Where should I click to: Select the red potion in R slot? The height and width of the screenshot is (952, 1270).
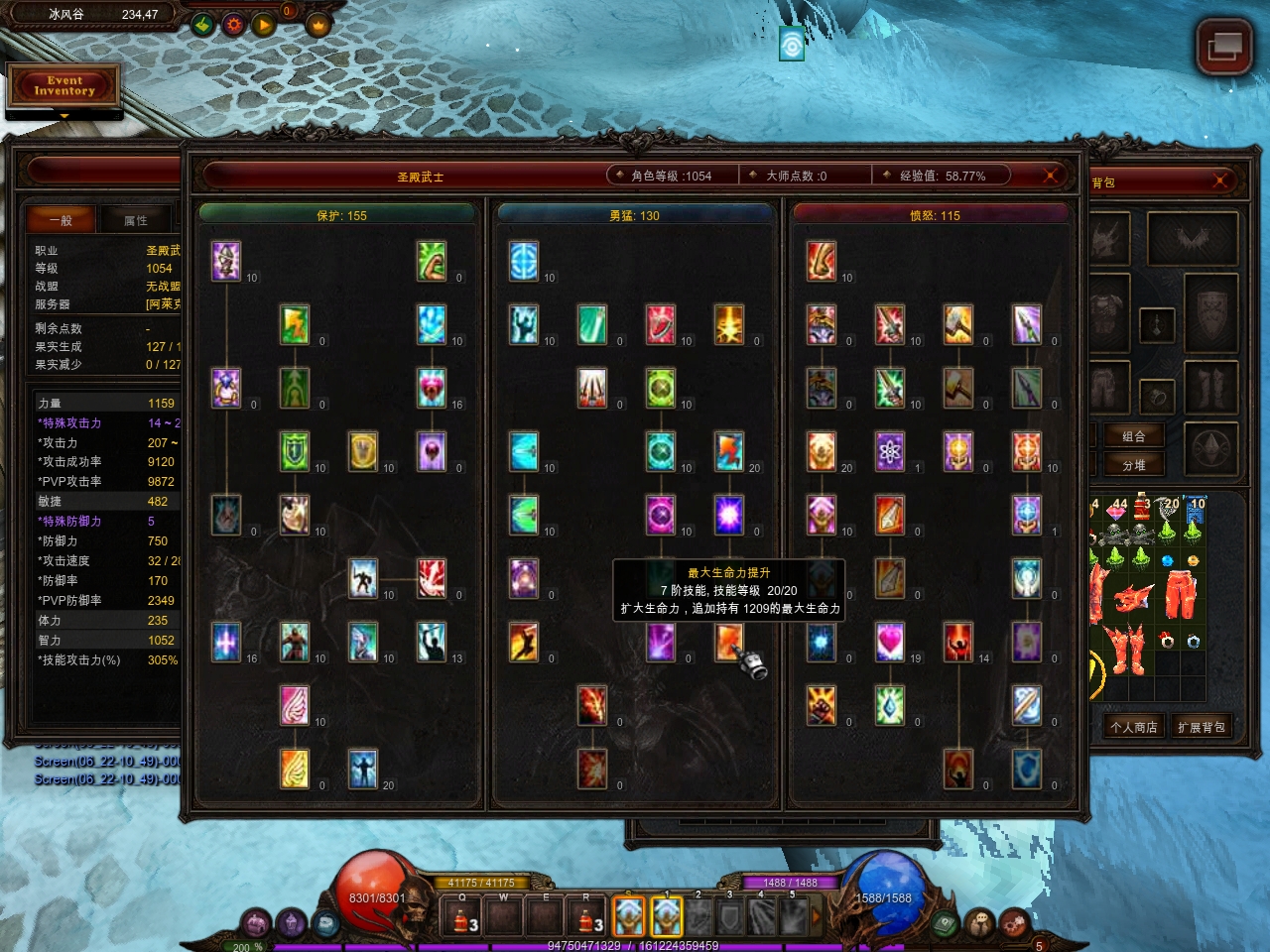point(585,919)
